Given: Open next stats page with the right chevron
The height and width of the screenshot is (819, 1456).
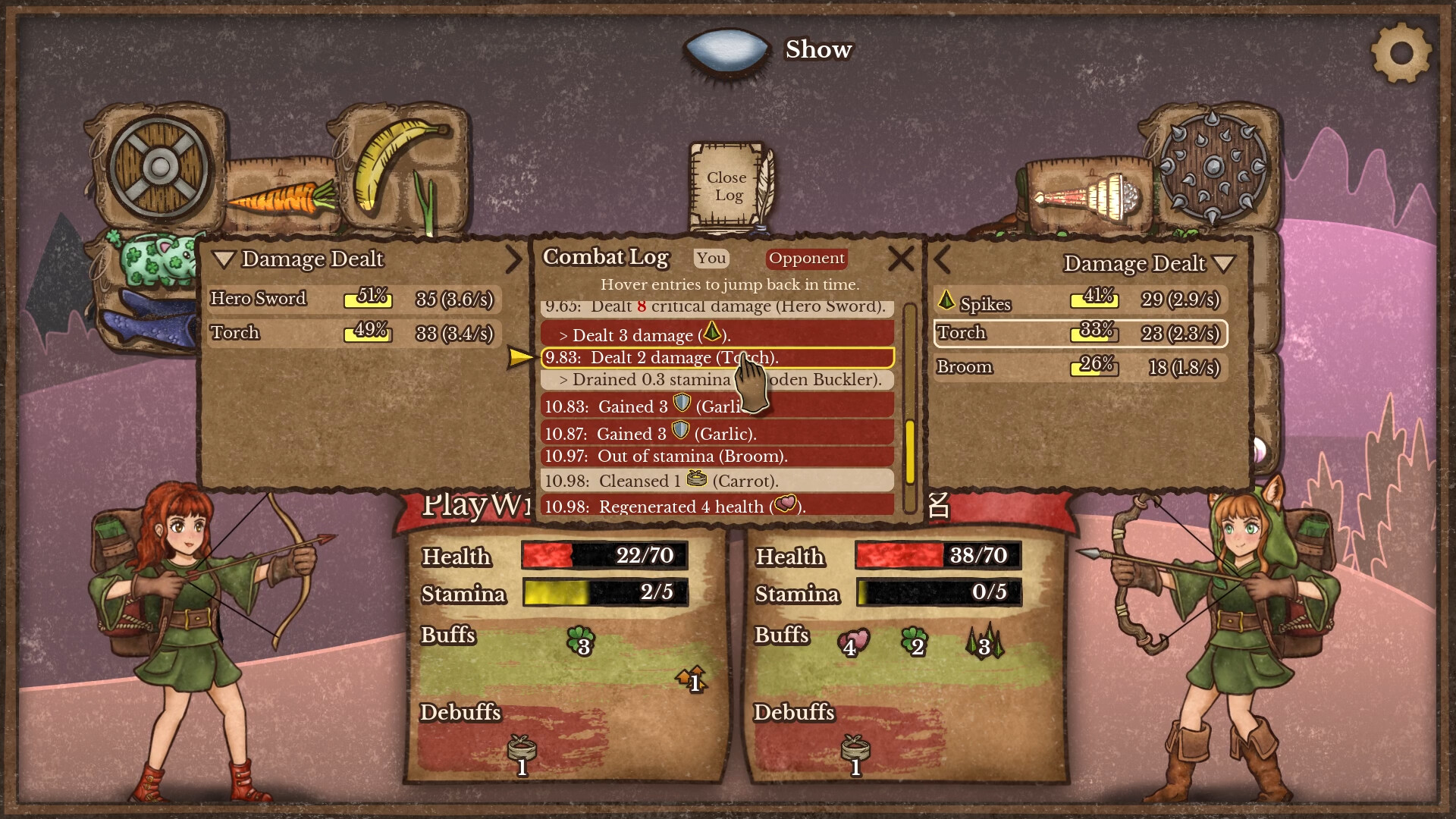Looking at the screenshot, I should [513, 260].
